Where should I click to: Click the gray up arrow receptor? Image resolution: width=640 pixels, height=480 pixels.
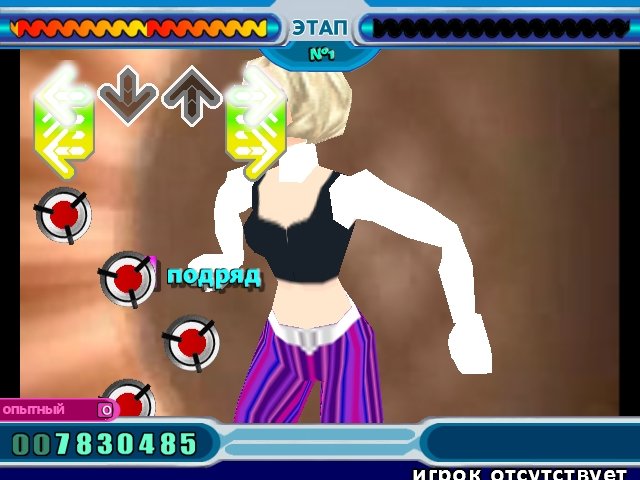pyautogui.click(x=192, y=97)
